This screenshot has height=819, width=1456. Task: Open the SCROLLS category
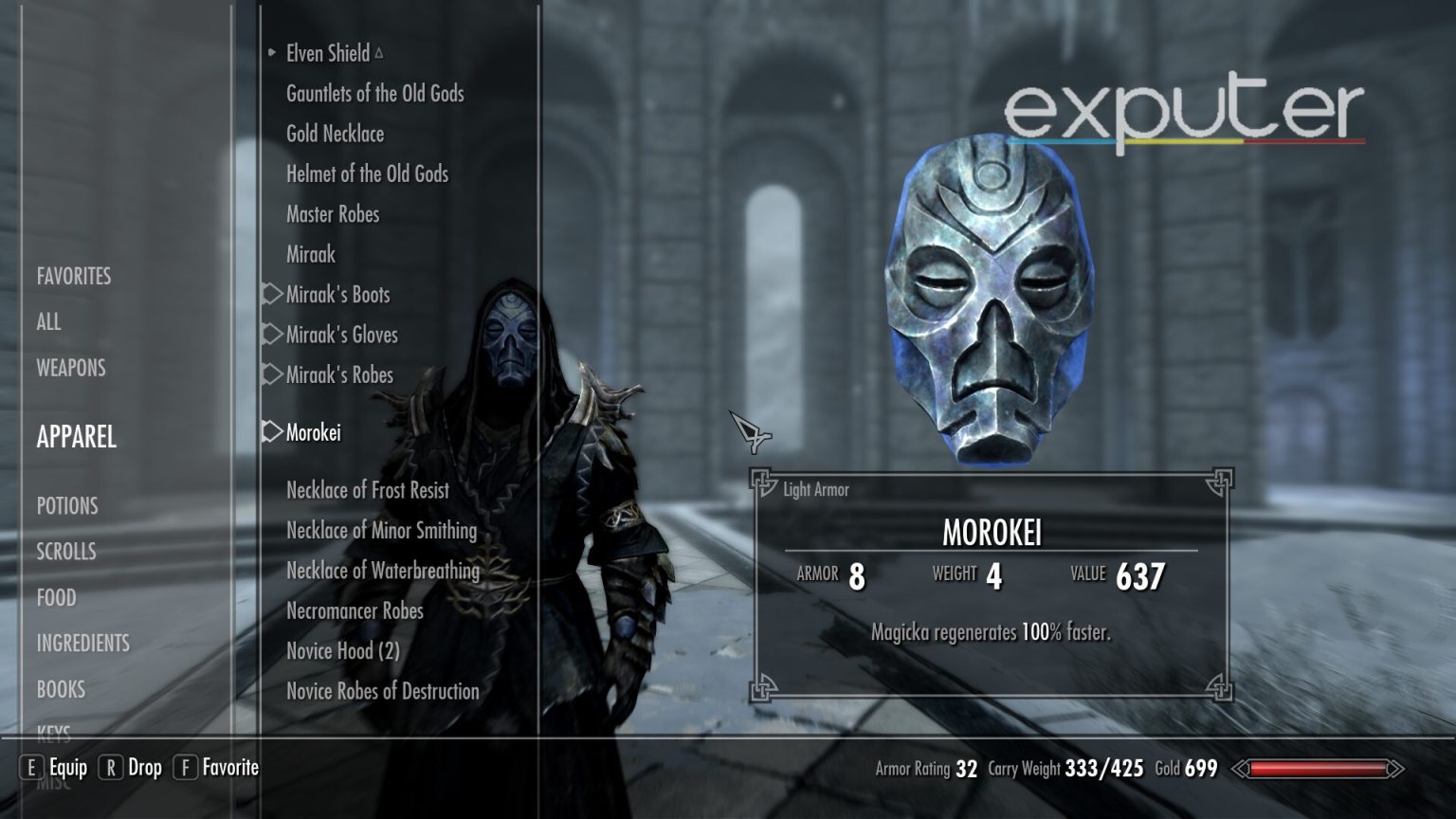click(x=64, y=551)
